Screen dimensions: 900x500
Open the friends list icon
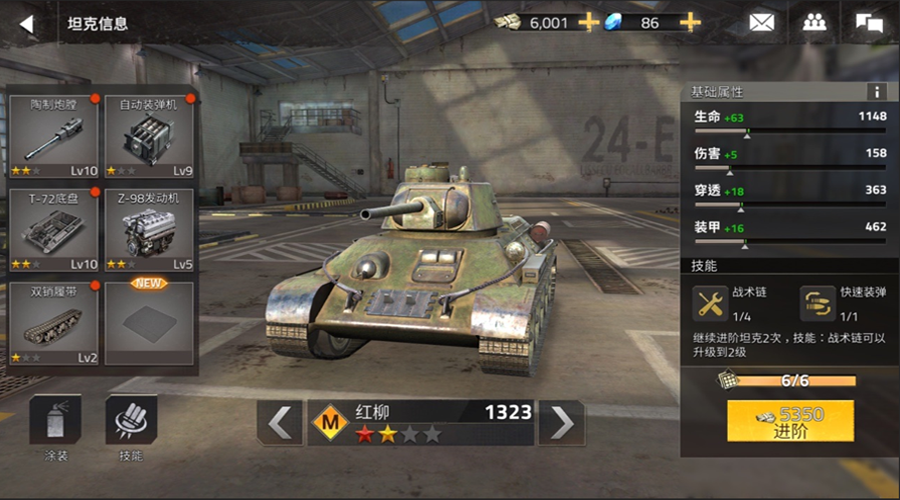[x=814, y=22]
